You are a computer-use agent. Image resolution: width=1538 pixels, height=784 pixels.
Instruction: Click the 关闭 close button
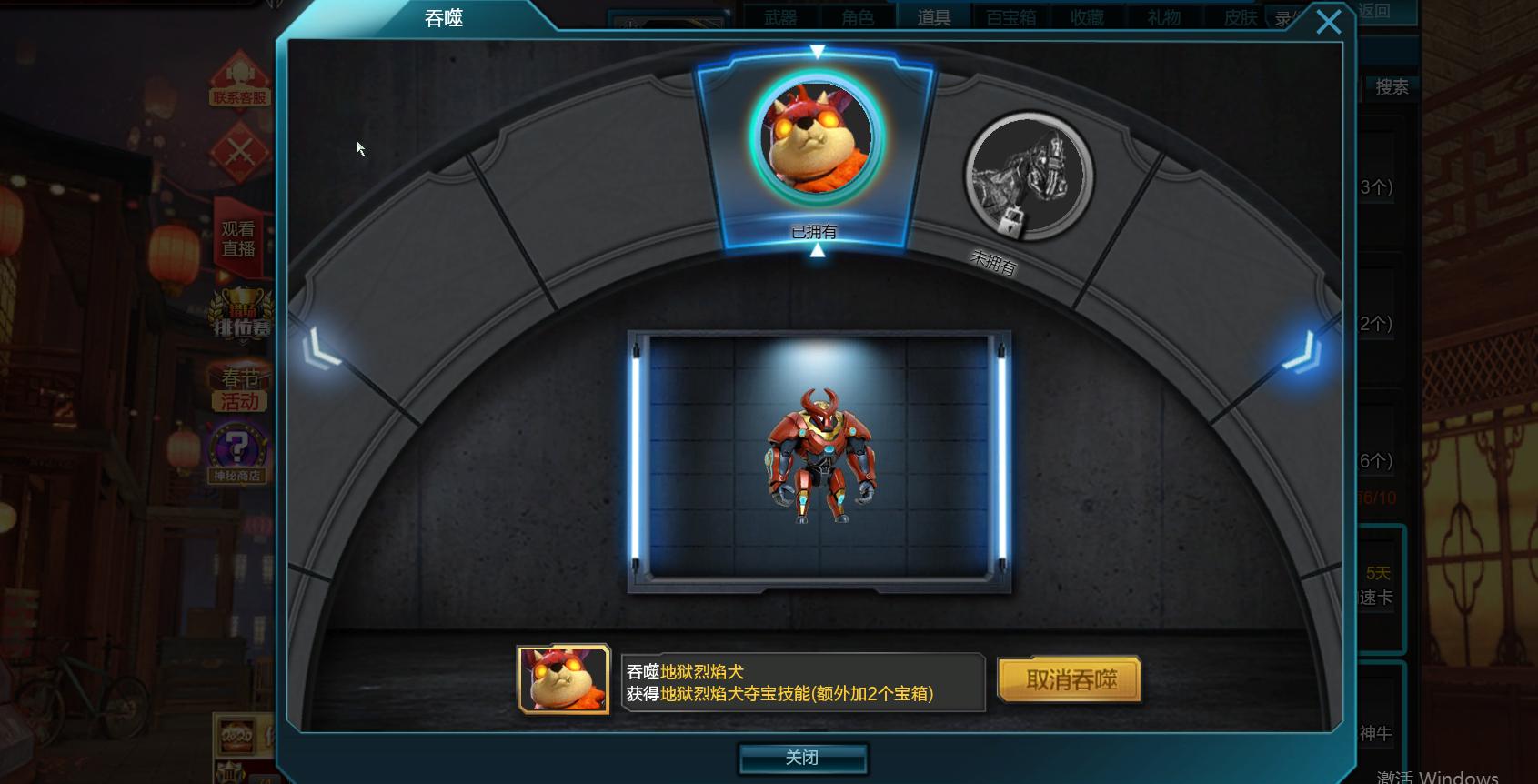[x=804, y=756]
